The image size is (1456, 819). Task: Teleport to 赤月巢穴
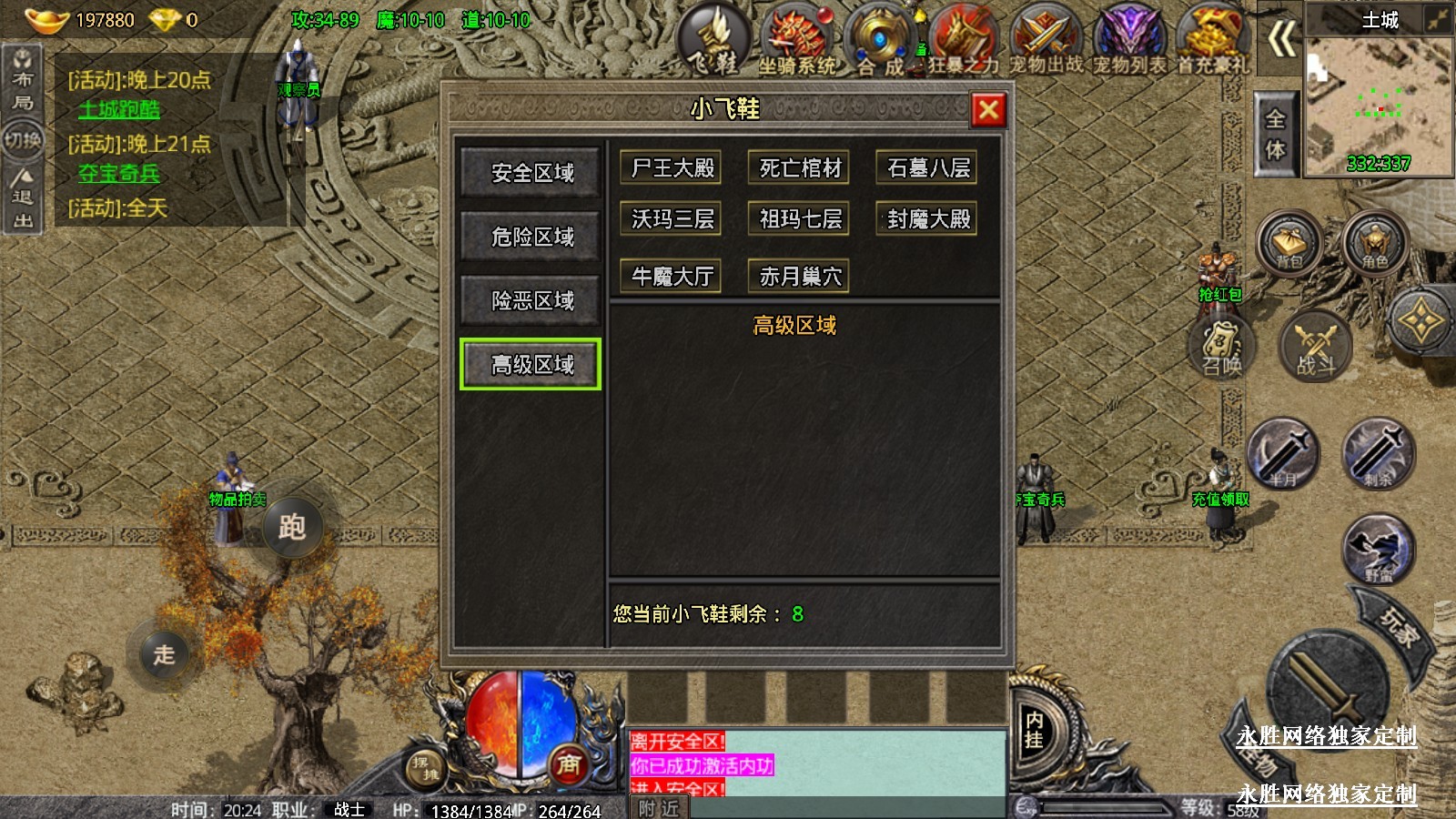click(800, 276)
